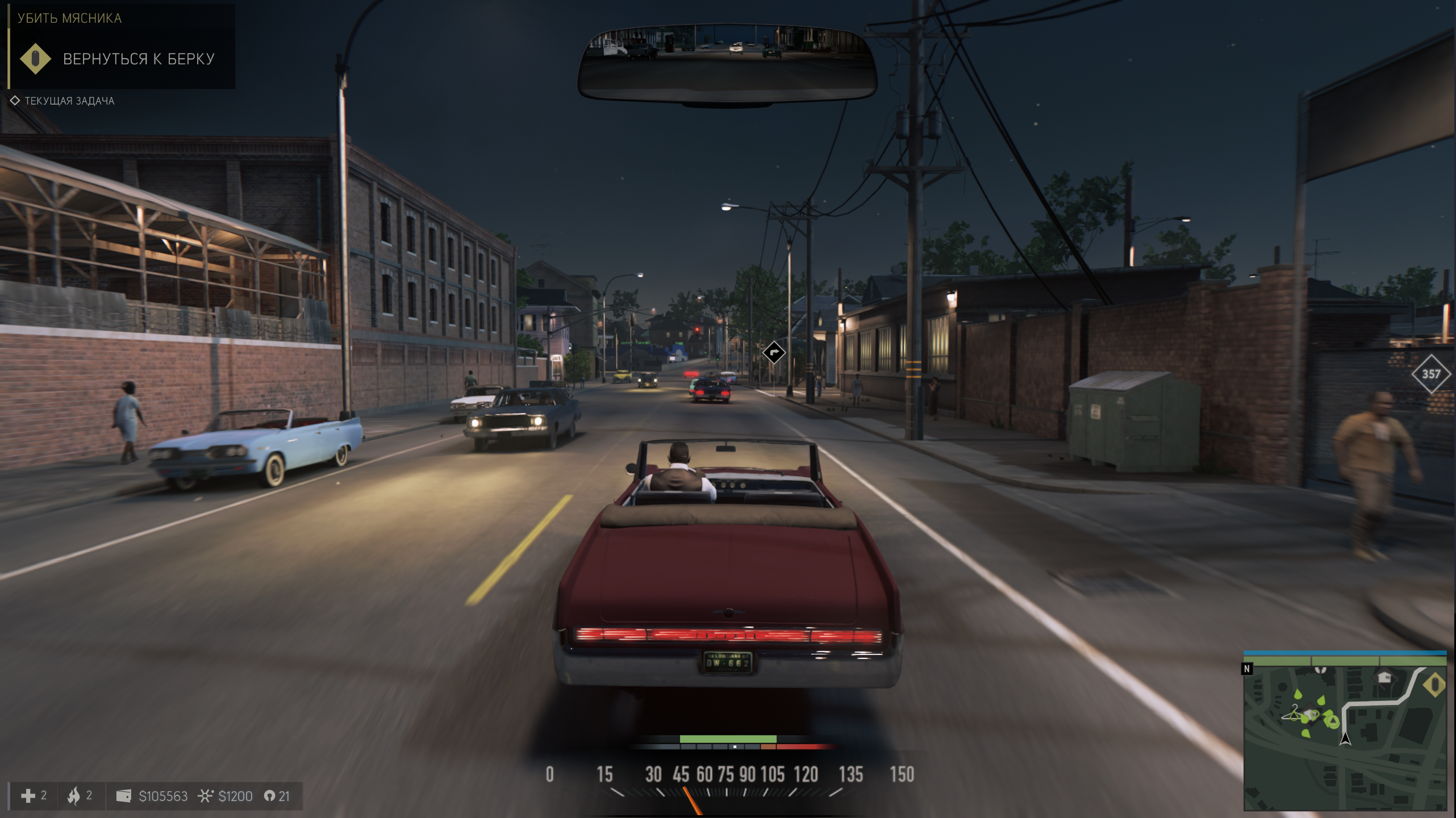Click the rearview mirror display
The height and width of the screenshot is (818, 1456).
pos(727,64)
